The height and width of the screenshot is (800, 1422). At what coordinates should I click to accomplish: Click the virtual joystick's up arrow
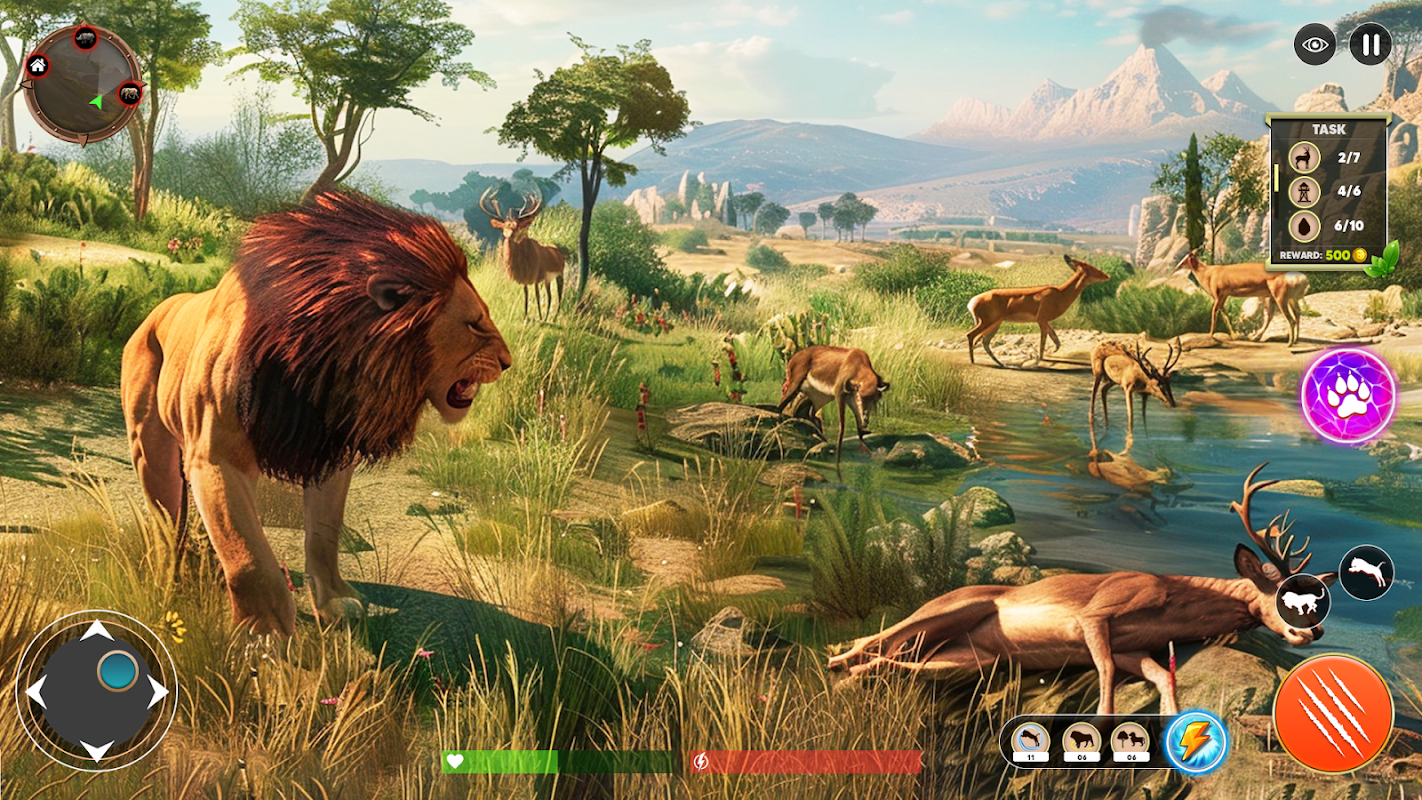[x=97, y=631]
